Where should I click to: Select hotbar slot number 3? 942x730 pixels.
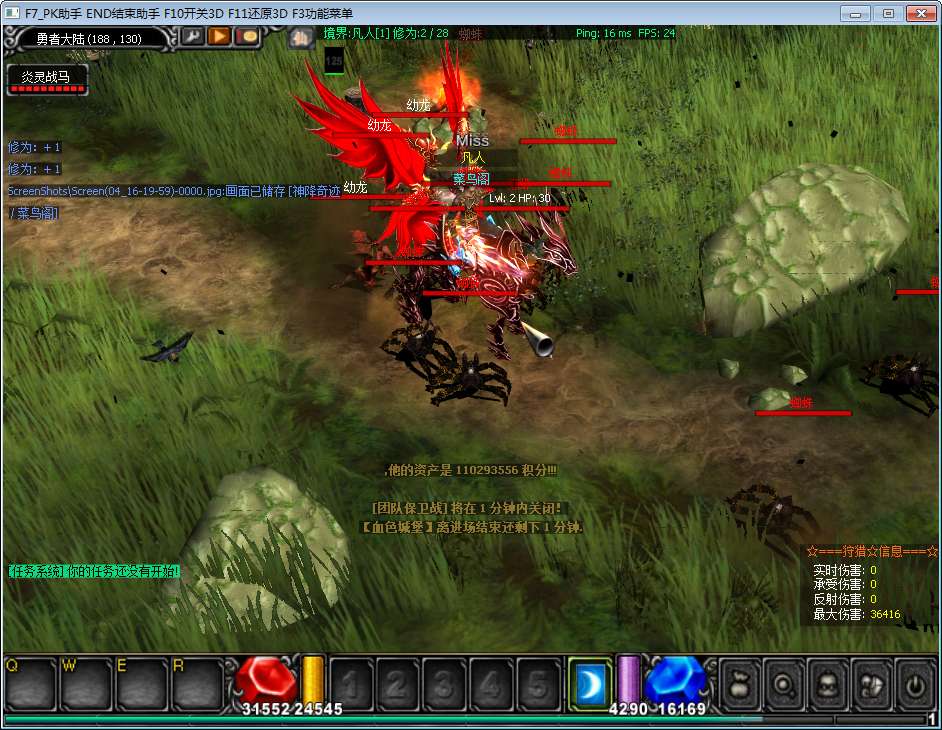tap(444, 684)
